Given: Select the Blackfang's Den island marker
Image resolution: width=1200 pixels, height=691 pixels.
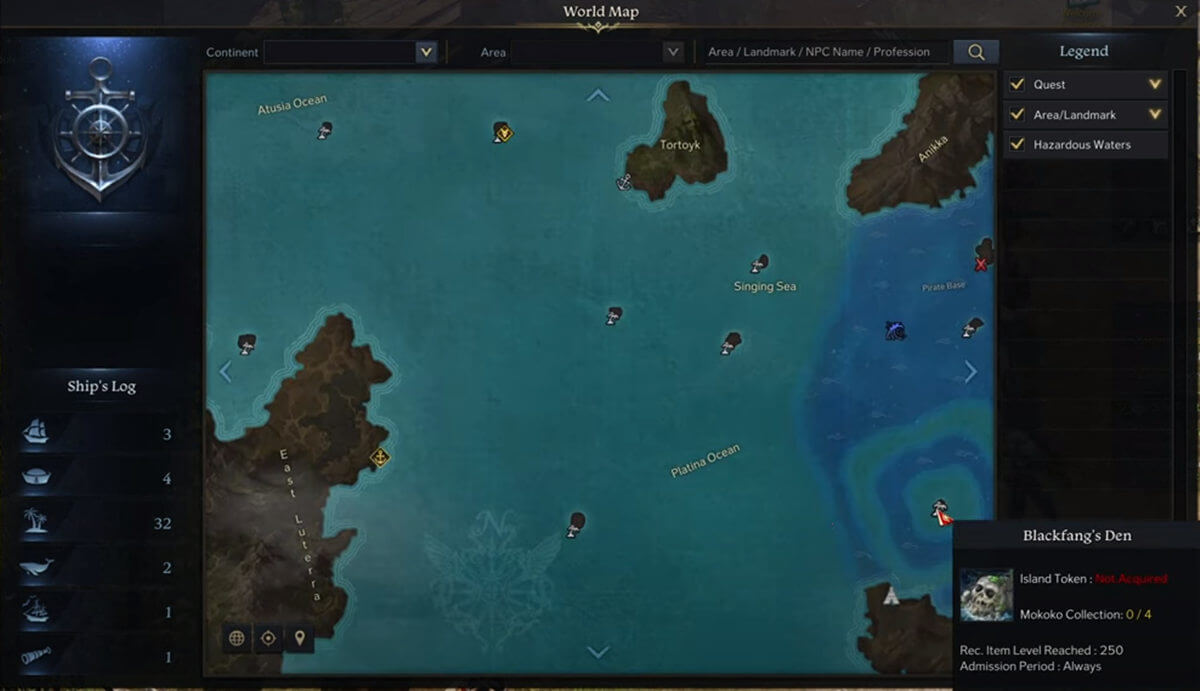Looking at the screenshot, I should point(940,512).
